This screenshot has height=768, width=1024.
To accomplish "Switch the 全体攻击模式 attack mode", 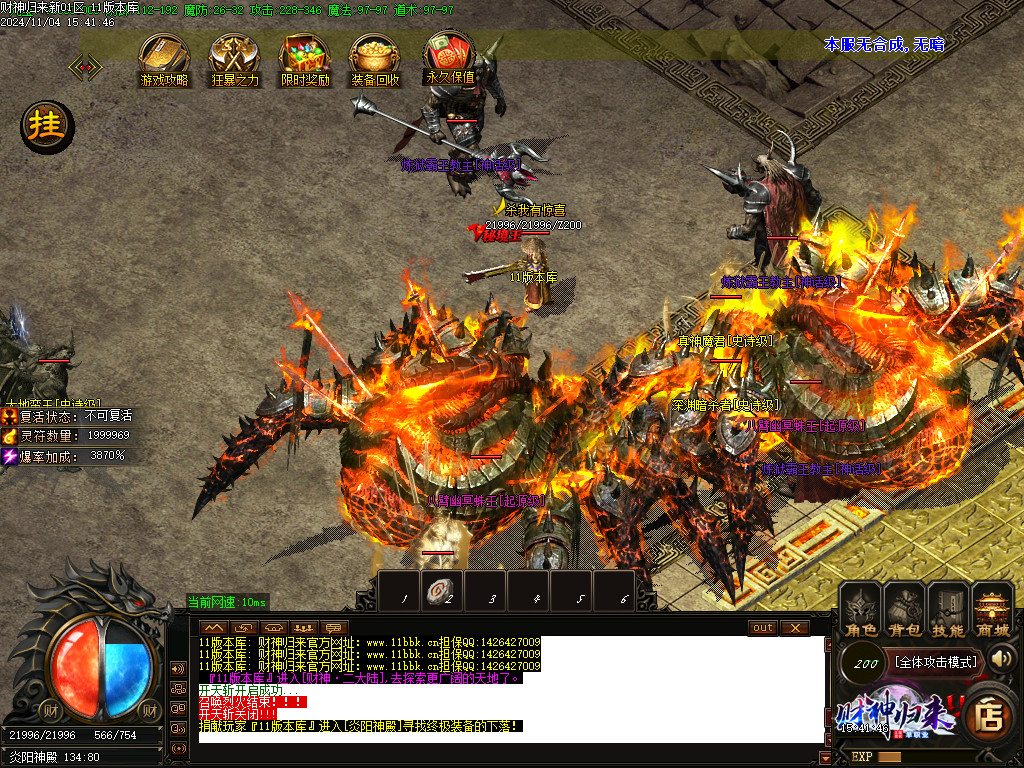I will (935, 661).
